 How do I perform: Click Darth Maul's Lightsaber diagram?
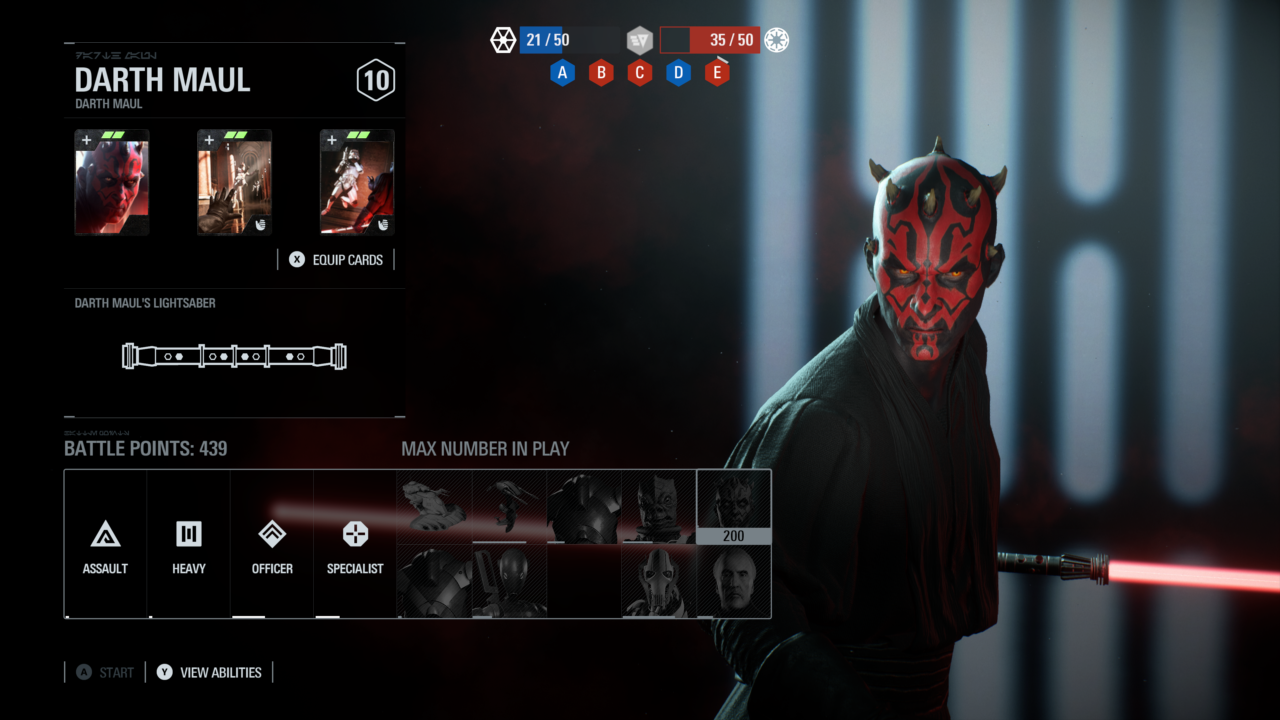(x=234, y=356)
